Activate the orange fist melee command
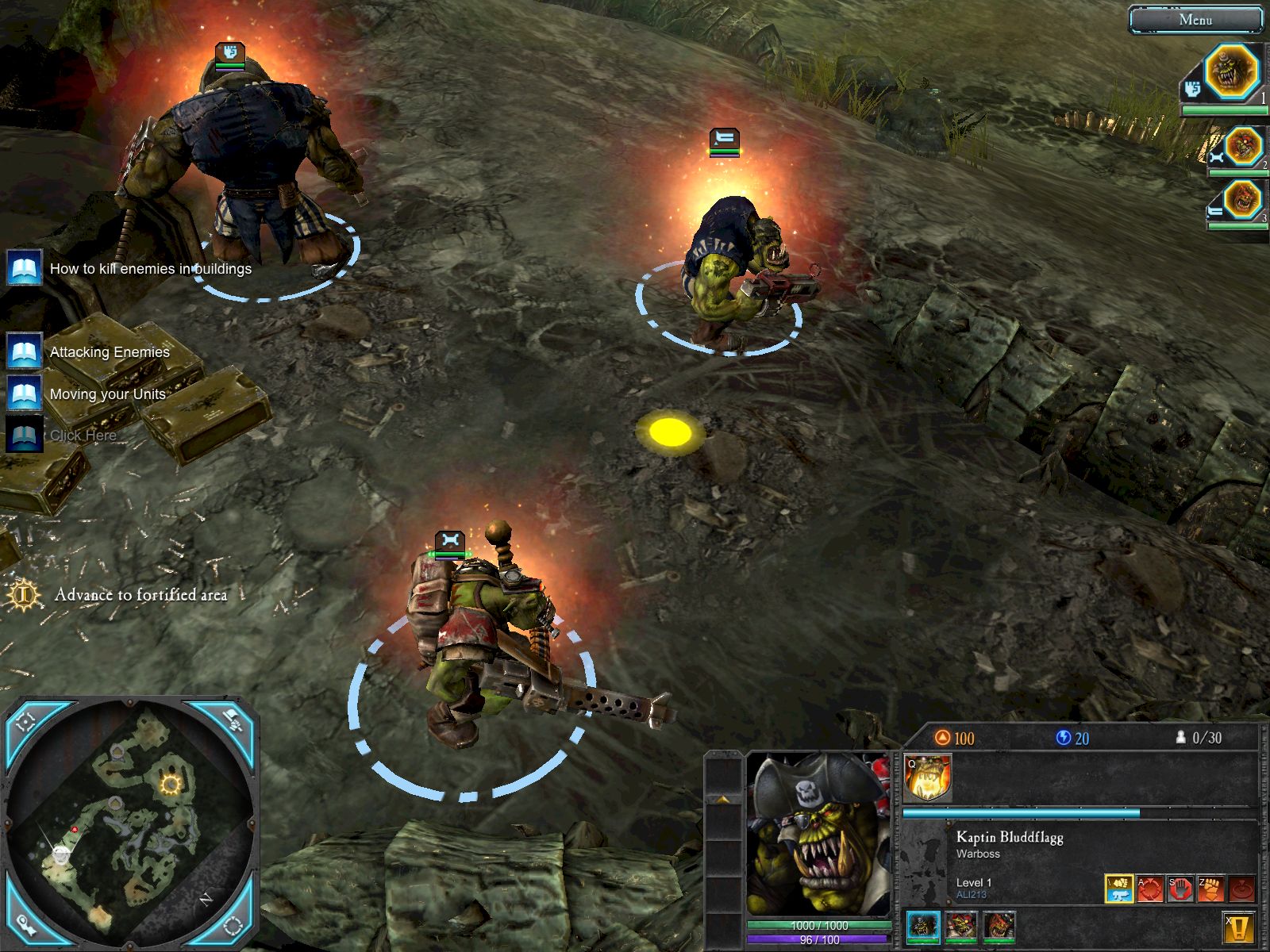 coord(1210,889)
